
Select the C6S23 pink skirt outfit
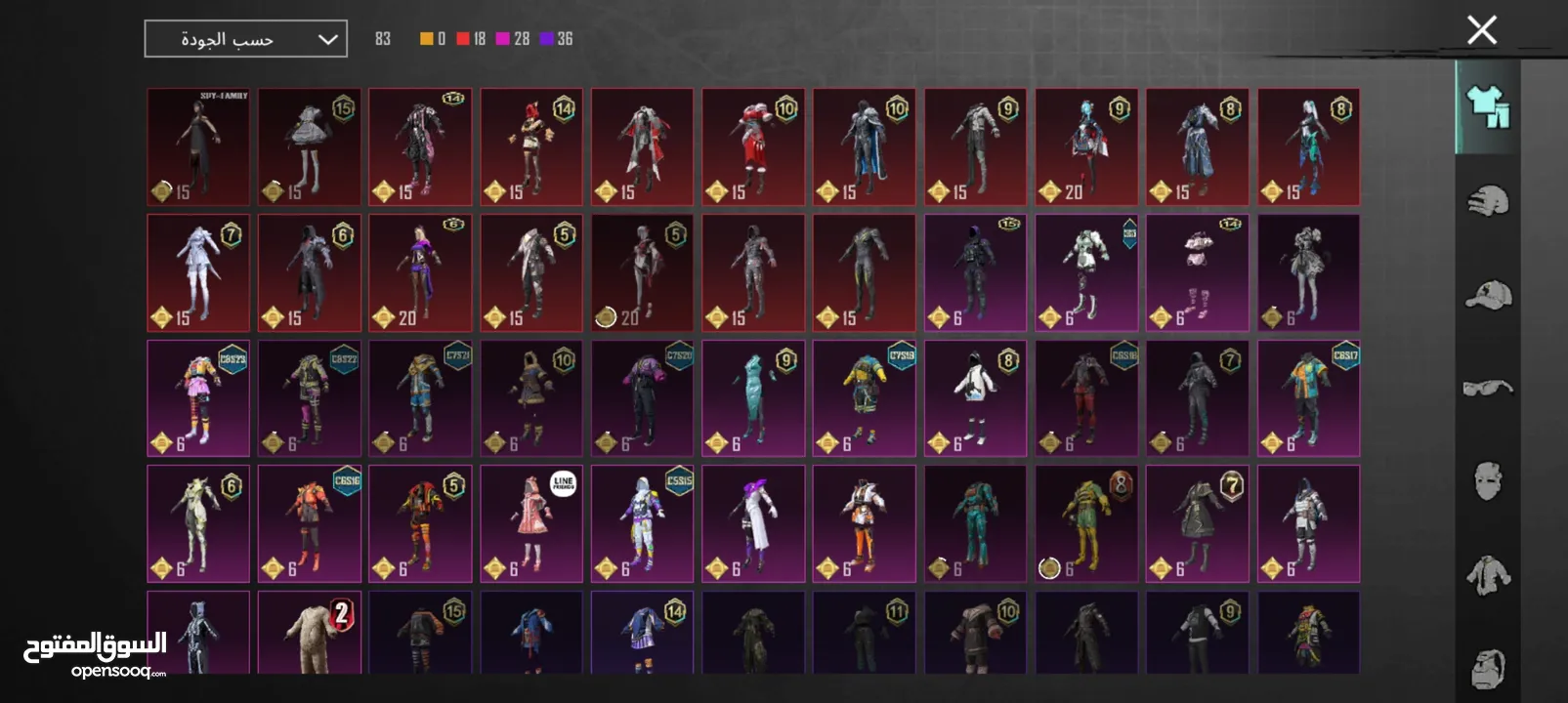[x=198, y=398]
